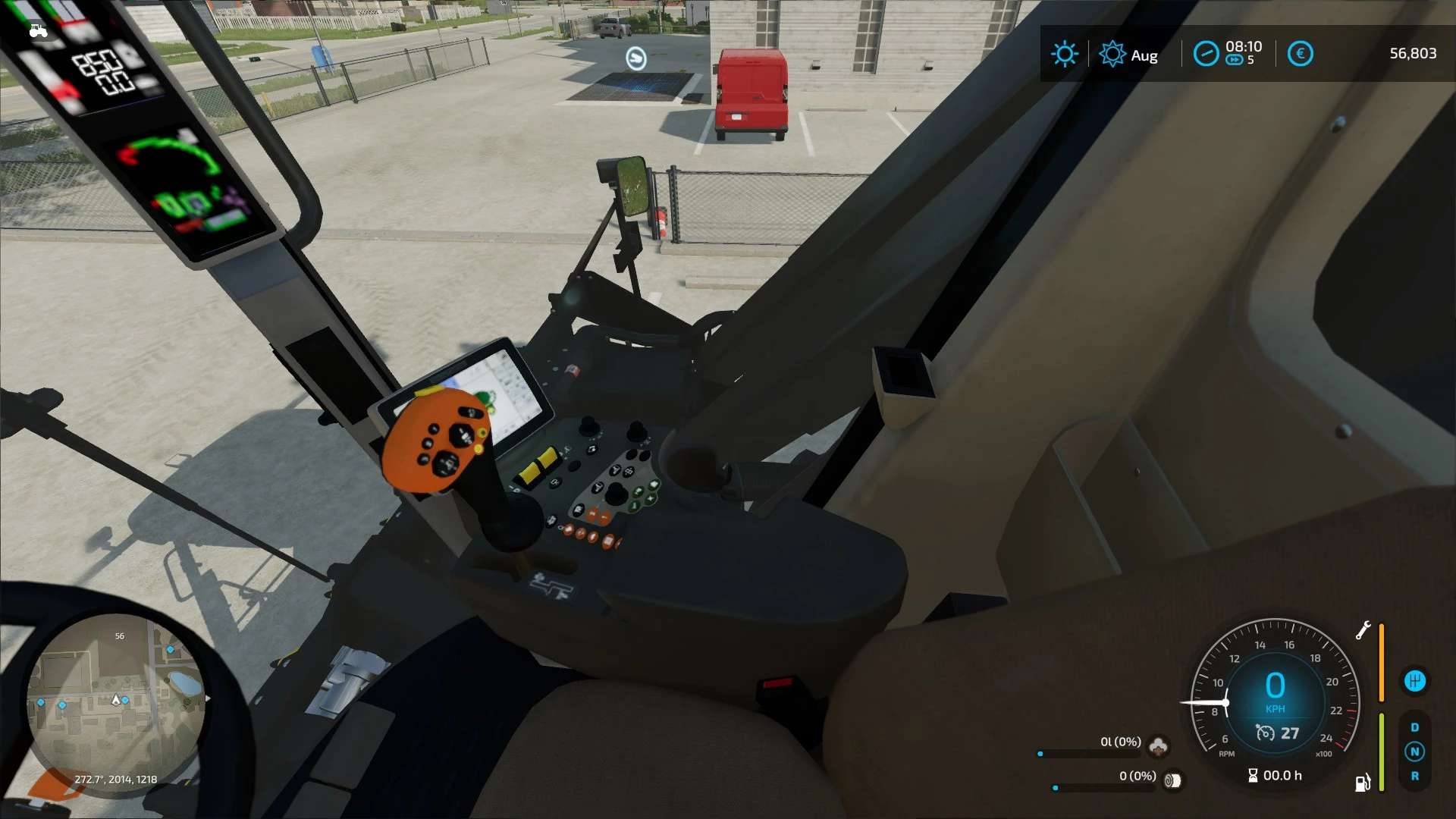This screenshot has height=819, width=1456.
Task: Select the N neutral gear indicator
Action: (1414, 752)
